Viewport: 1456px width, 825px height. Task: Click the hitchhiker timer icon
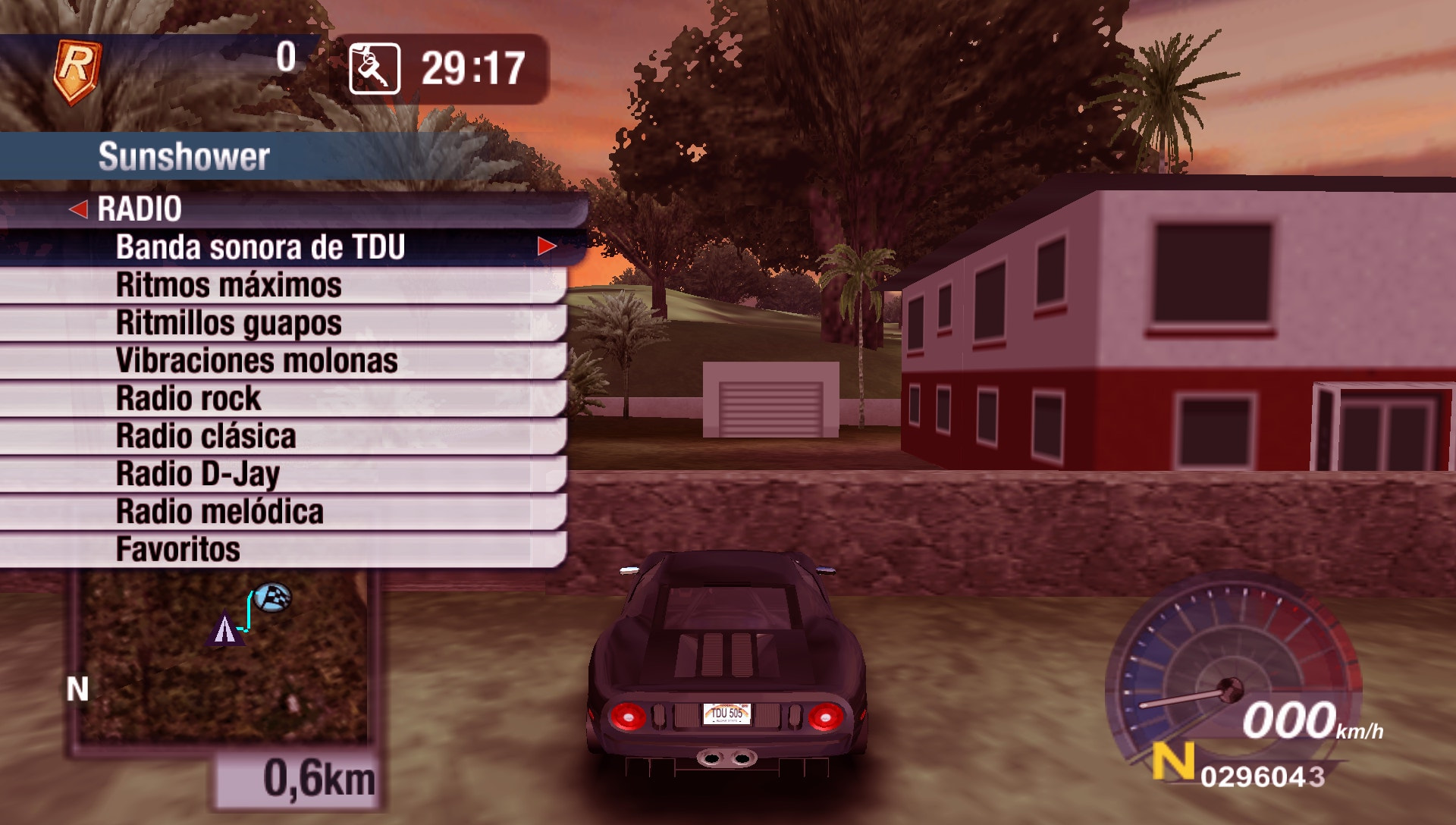point(372,67)
